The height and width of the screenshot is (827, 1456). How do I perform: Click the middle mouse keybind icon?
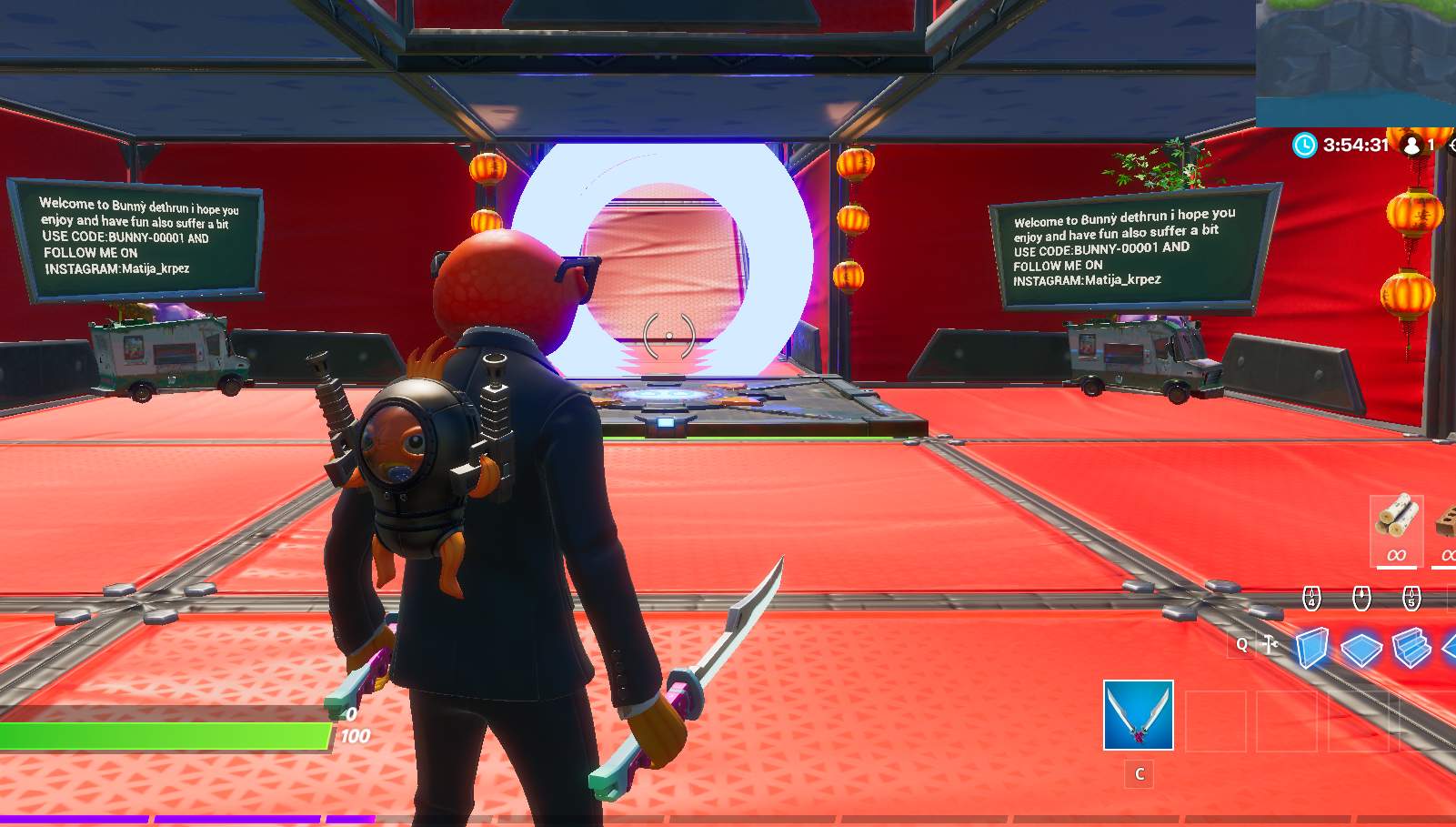[x=1361, y=599]
